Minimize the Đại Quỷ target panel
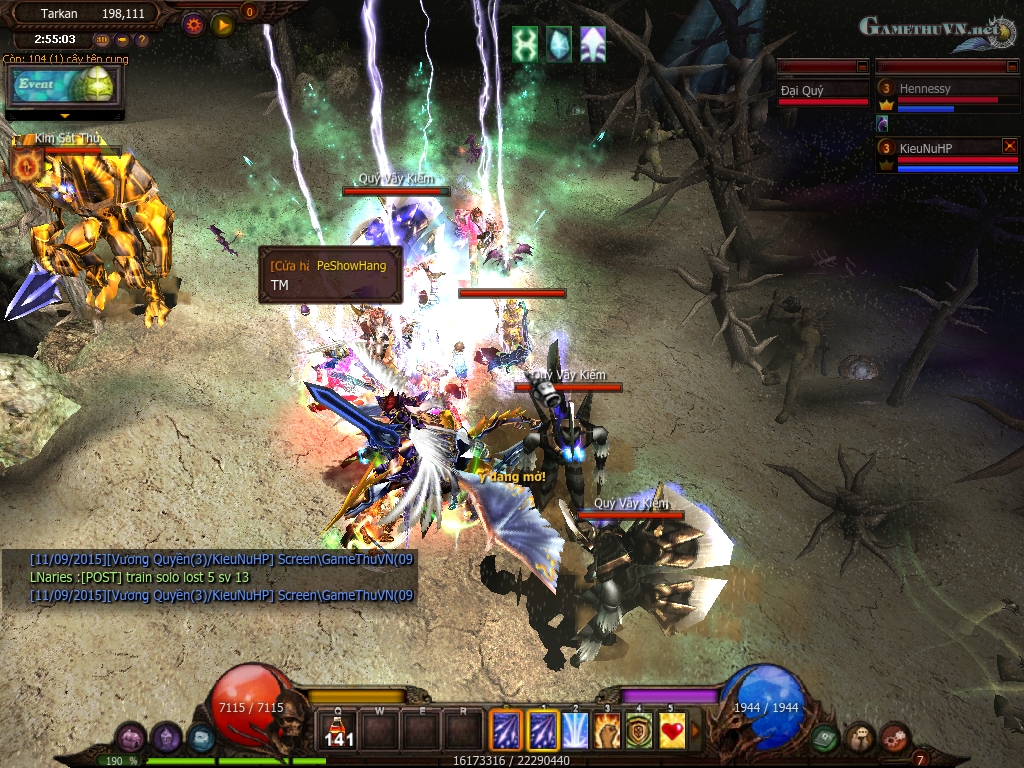Viewport: 1024px width, 768px height. (x=862, y=66)
